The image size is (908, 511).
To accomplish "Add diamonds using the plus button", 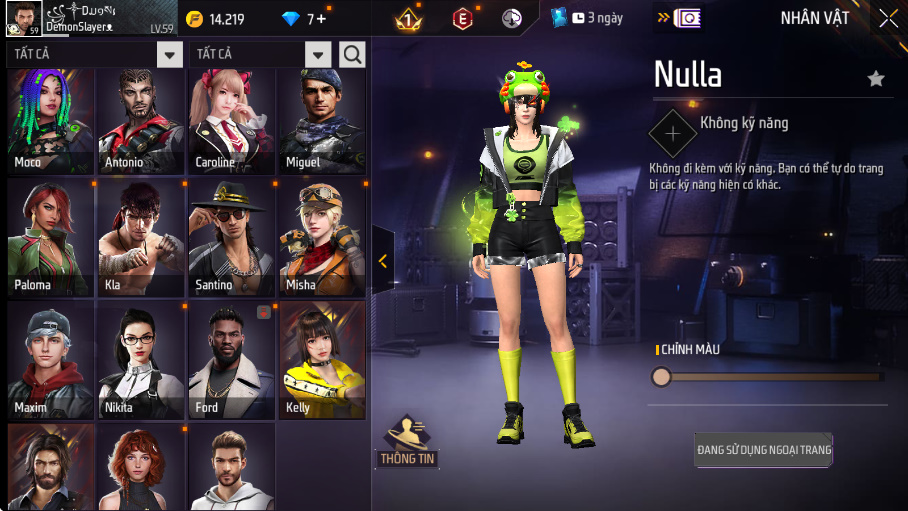I will 320,19.
